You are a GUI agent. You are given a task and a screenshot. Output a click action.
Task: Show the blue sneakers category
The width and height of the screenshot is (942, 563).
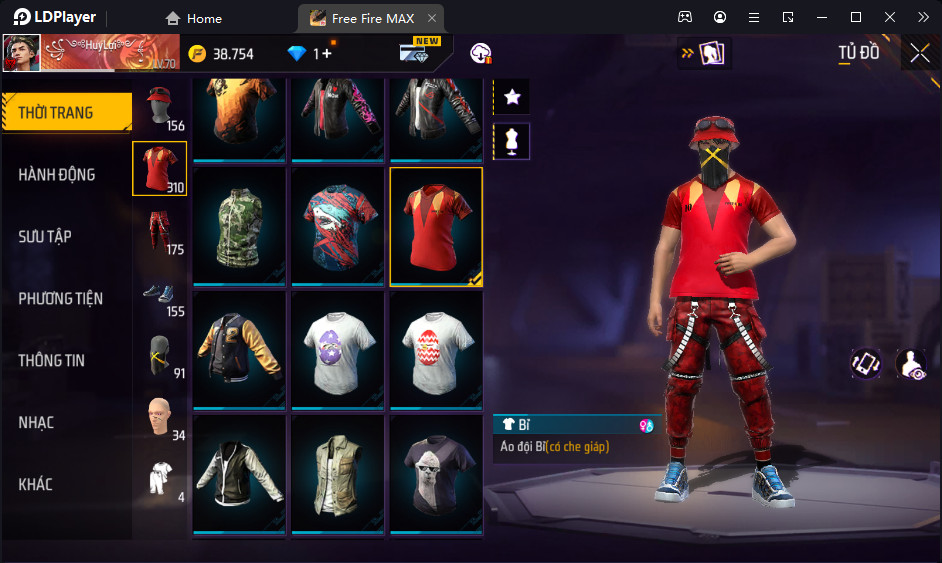coord(160,297)
